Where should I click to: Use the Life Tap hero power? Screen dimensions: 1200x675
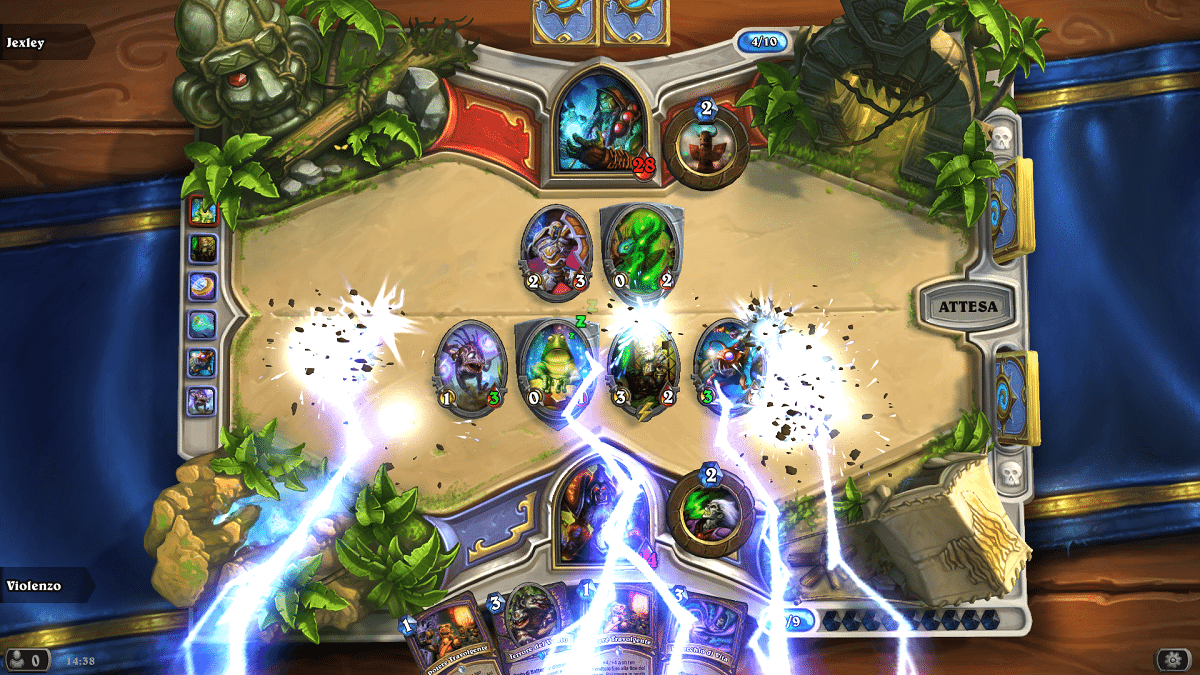pos(710,507)
